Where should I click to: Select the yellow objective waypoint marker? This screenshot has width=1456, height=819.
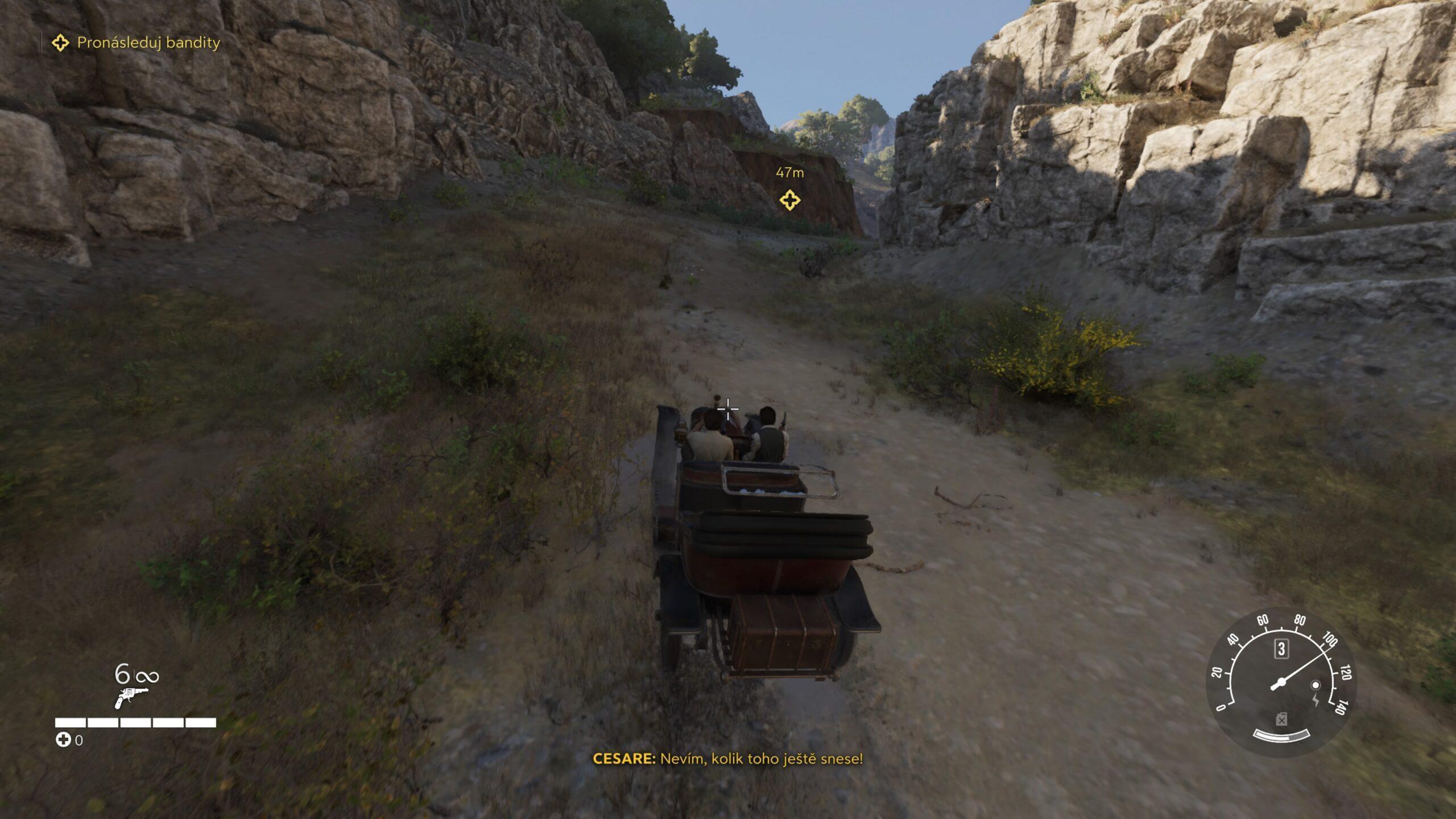(x=789, y=200)
